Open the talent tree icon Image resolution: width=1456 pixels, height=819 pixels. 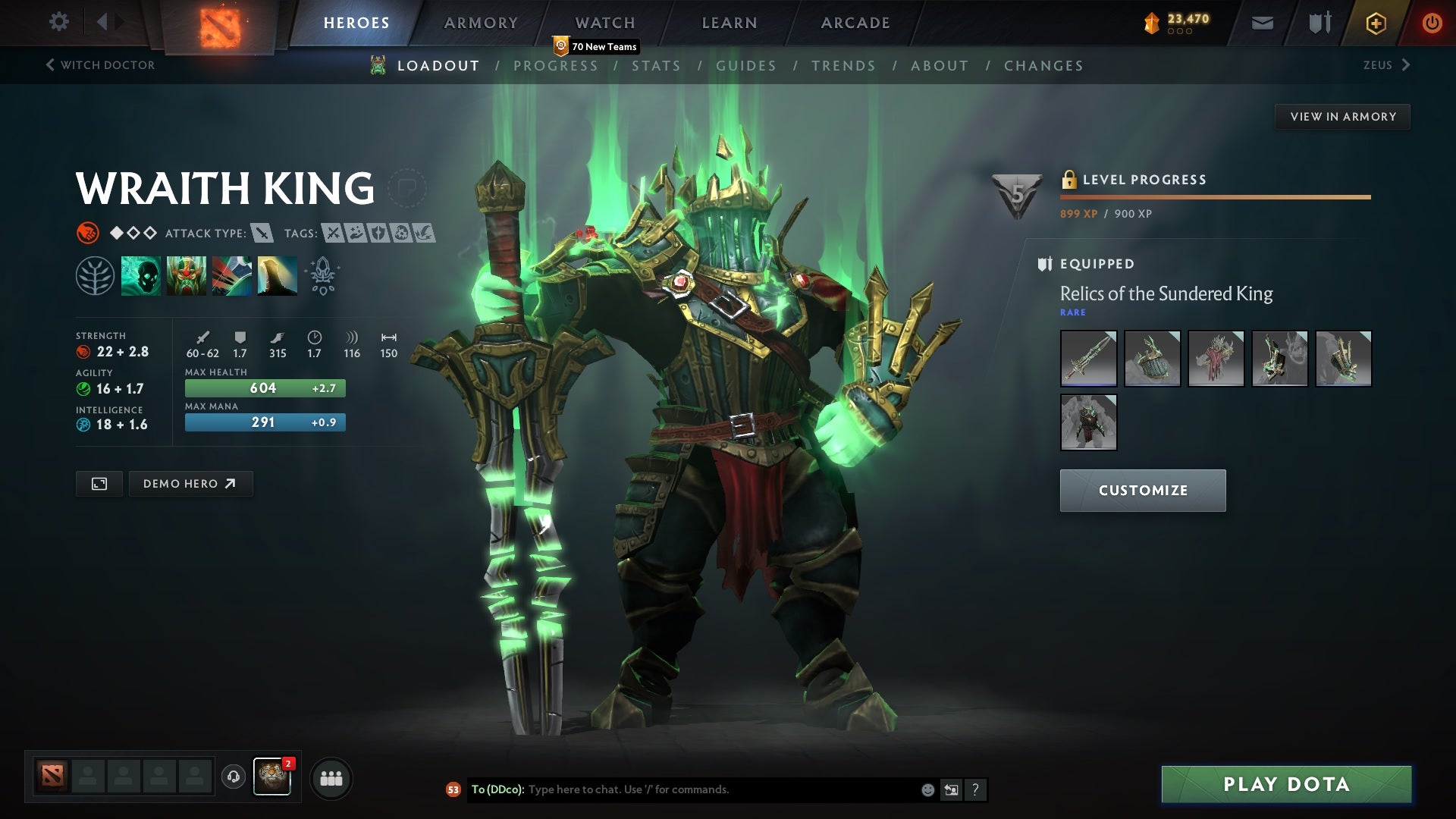(x=94, y=275)
